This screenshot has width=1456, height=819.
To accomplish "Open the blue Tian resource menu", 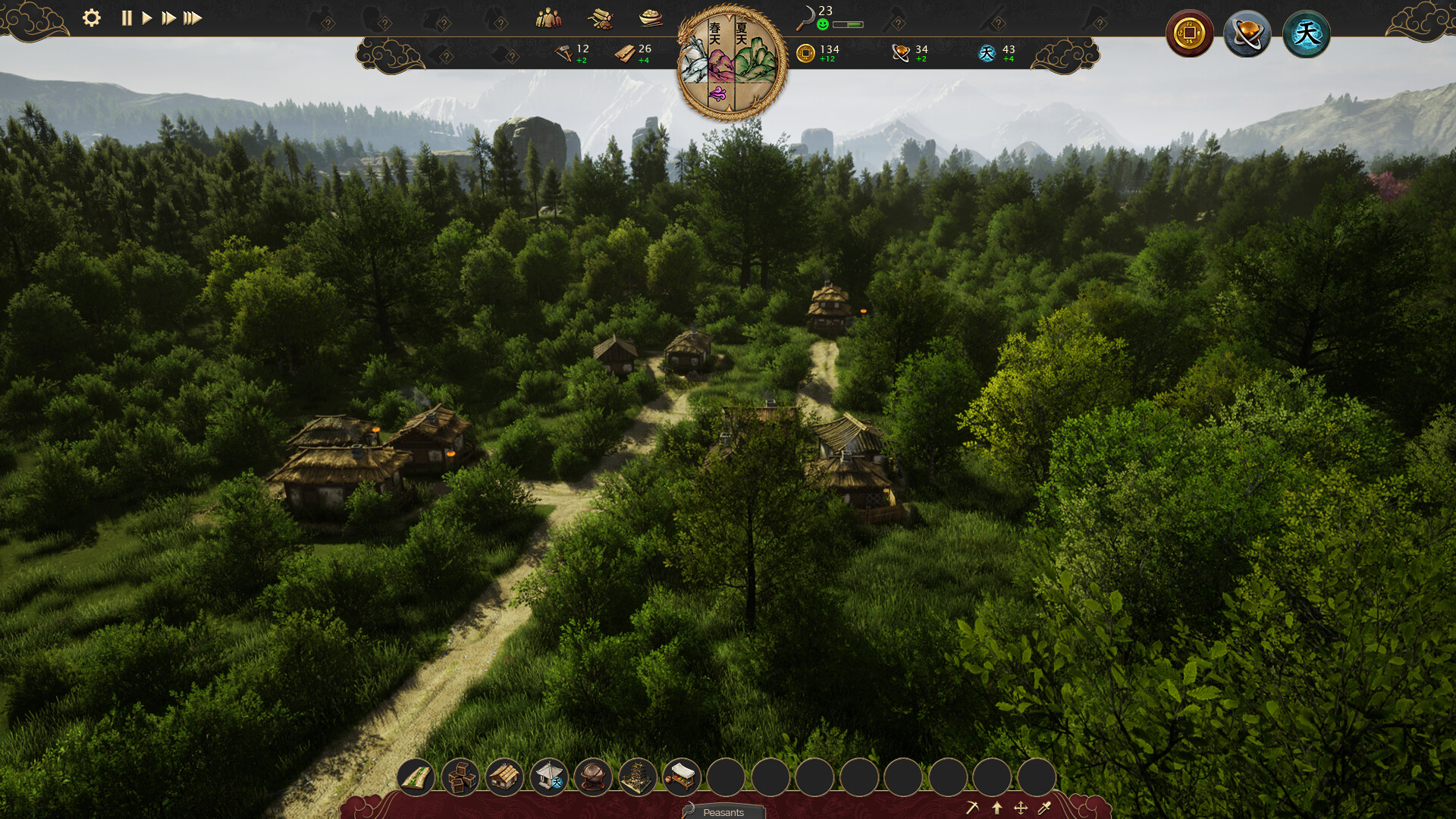I will (x=1307, y=33).
